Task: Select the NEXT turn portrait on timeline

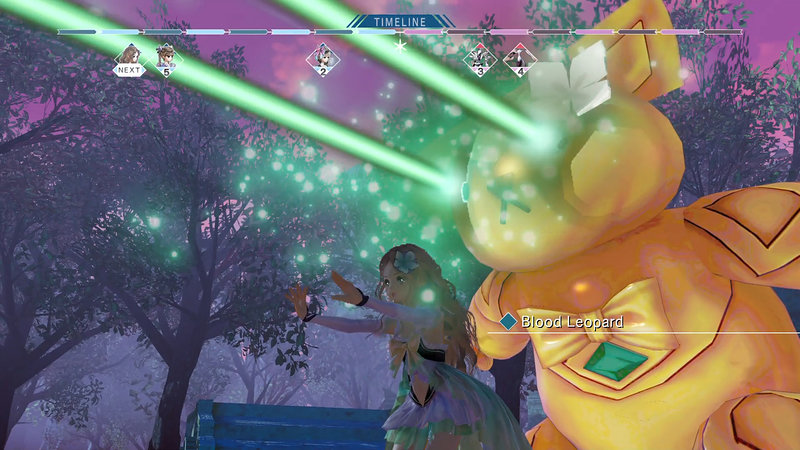Action: click(x=128, y=58)
